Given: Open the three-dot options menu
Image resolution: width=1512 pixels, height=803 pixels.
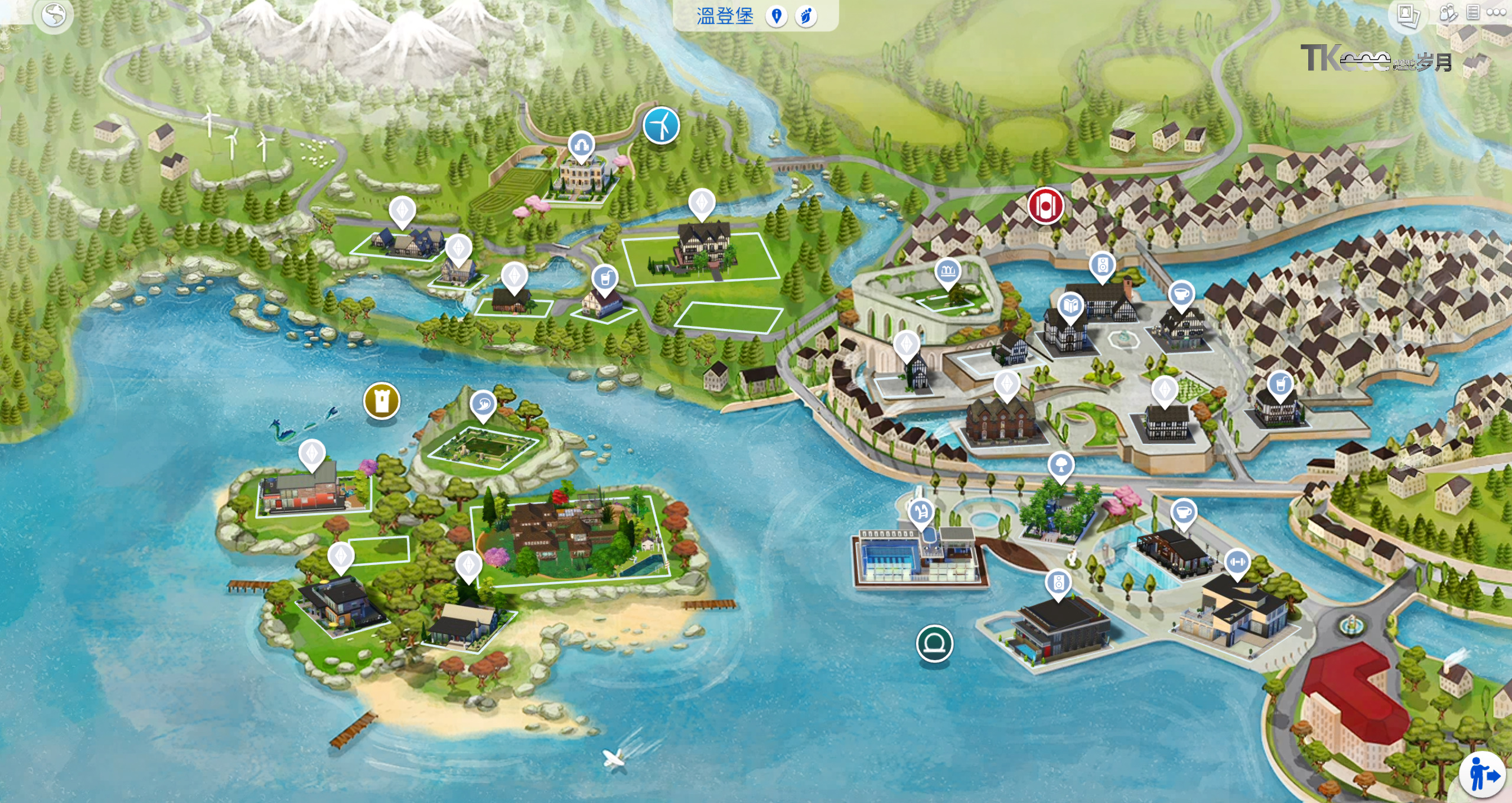Looking at the screenshot, I should coord(1496,12).
